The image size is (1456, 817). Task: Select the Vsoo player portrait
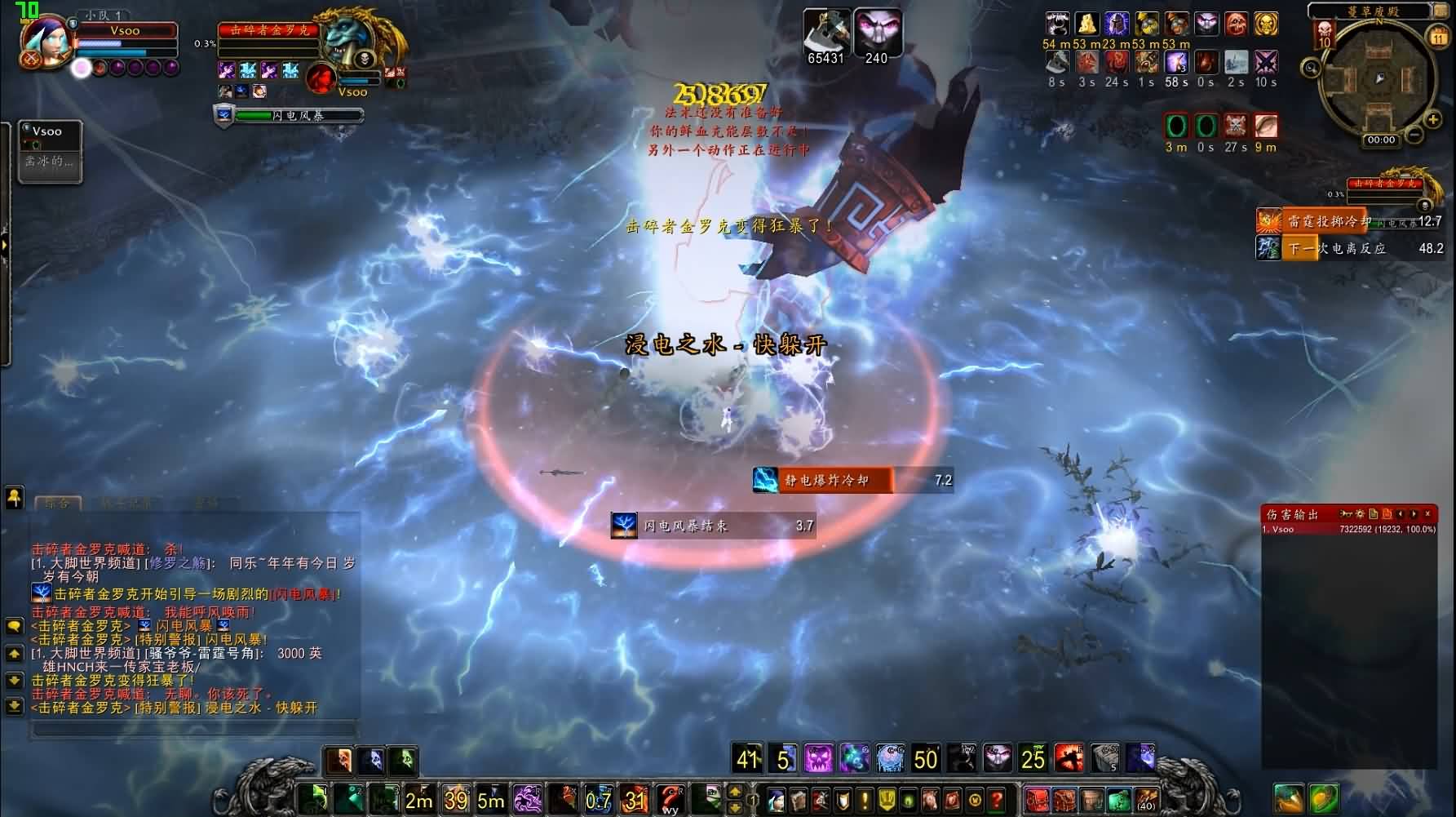tap(45, 42)
